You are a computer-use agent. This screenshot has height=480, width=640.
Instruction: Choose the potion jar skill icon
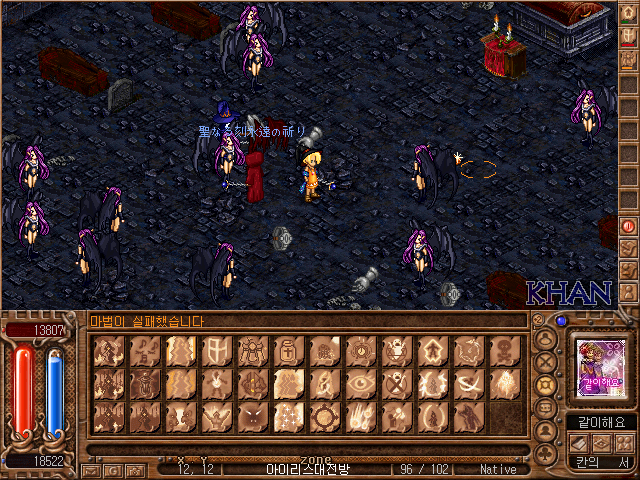pyautogui.click(x=287, y=351)
